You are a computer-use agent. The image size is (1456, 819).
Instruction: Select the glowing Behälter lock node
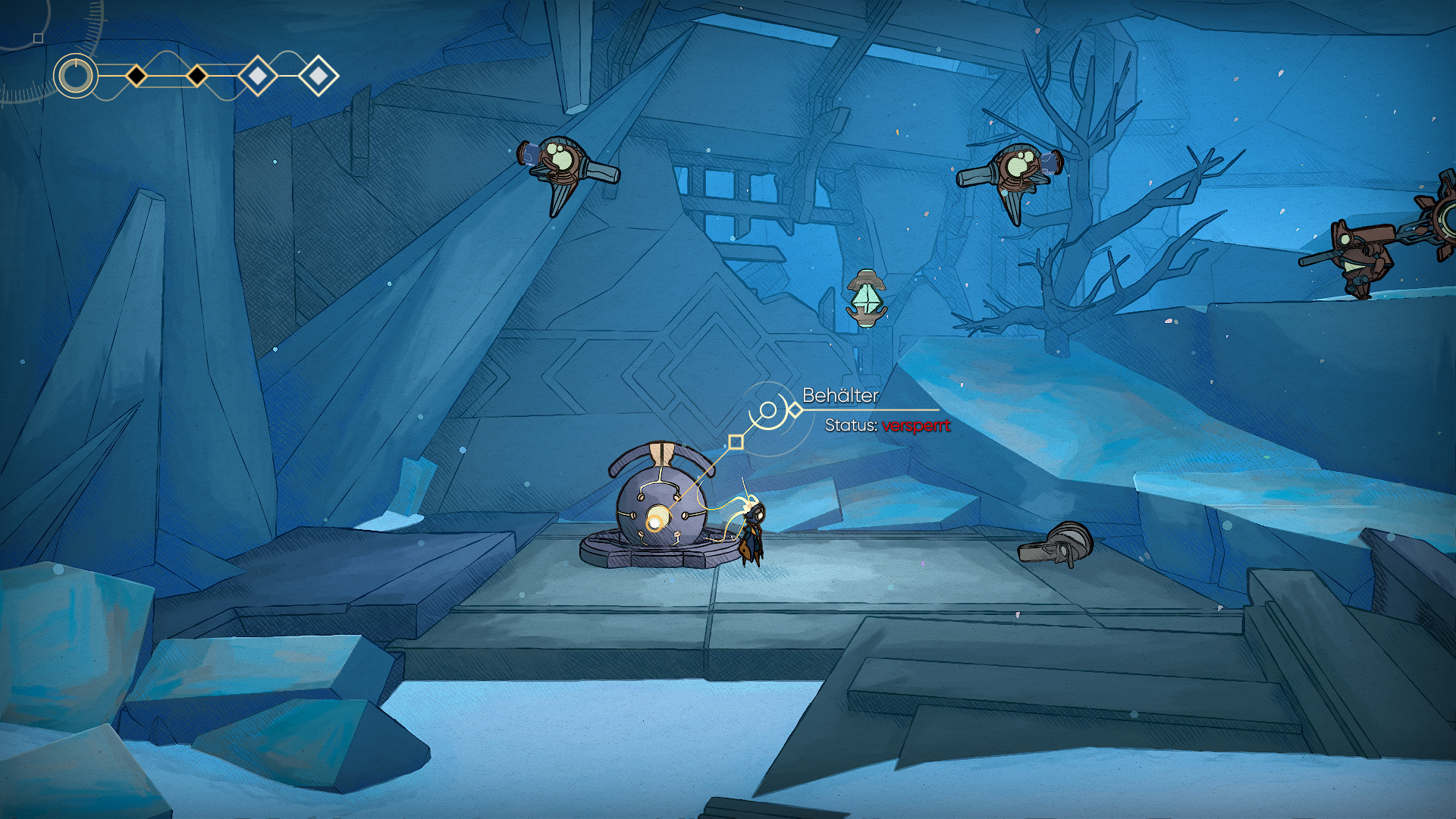tap(655, 521)
